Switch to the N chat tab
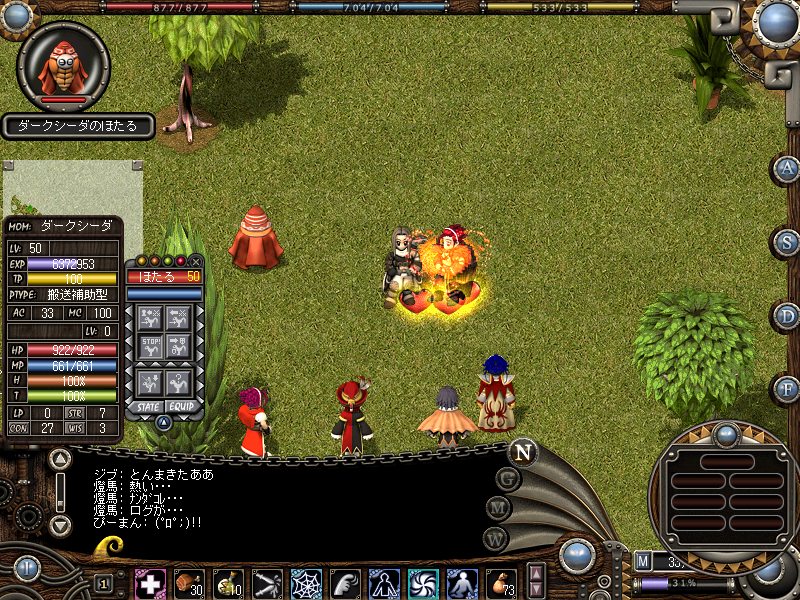Image resolution: width=800 pixels, height=600 pixels. click(x=522, y=452)
